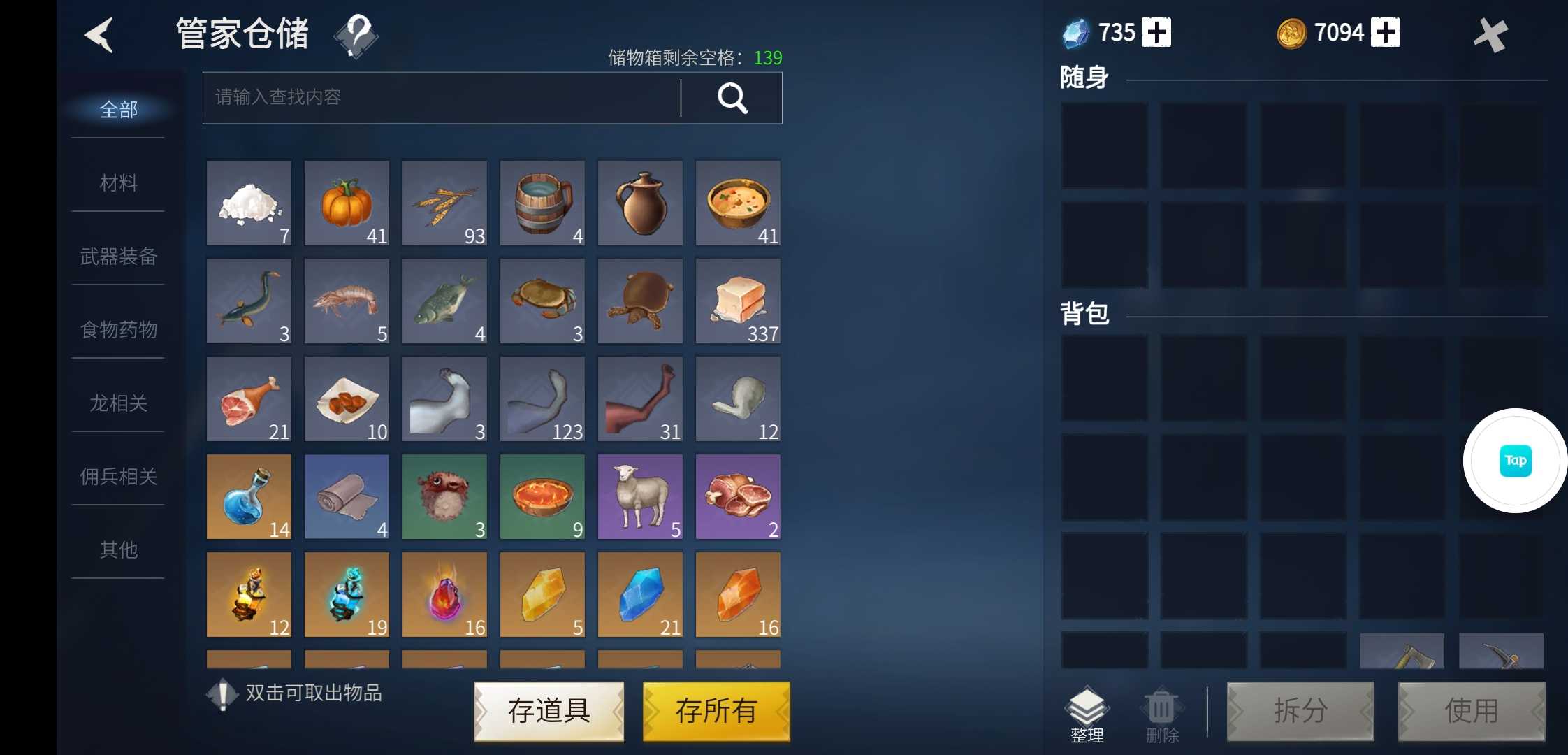This screenshot has width=1568, height=755.
Task: Select the pufferfish item icon
Action: (444, 496)
